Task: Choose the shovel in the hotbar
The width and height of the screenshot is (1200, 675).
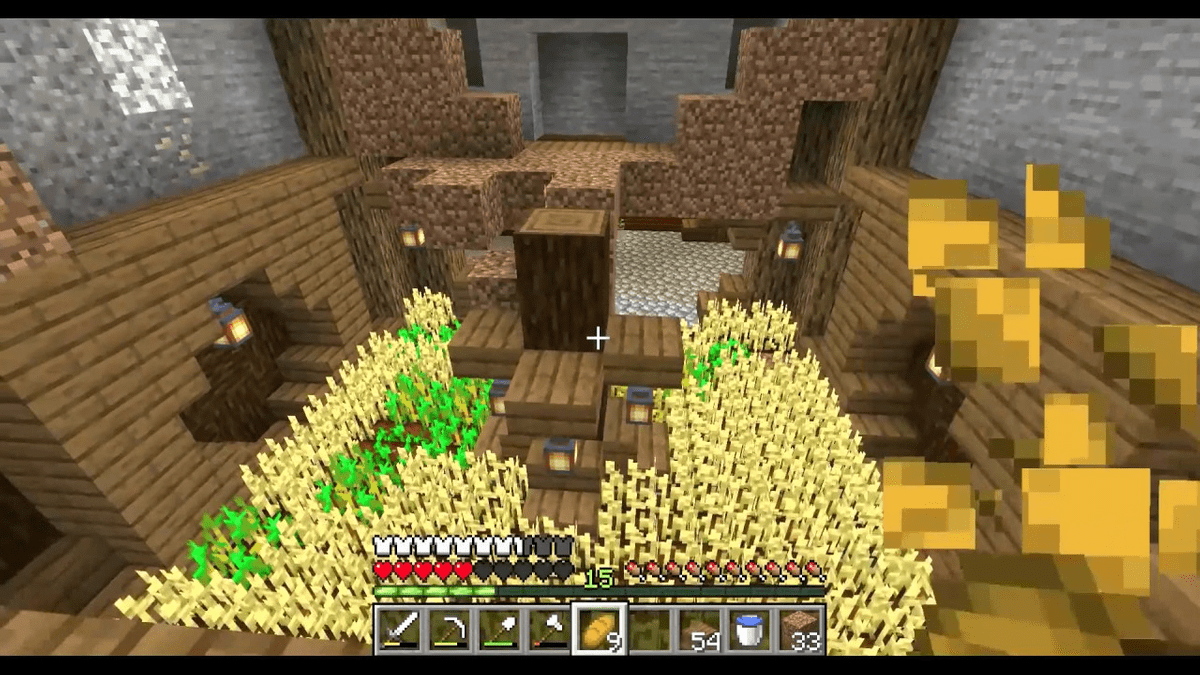Action: (498, 629)
